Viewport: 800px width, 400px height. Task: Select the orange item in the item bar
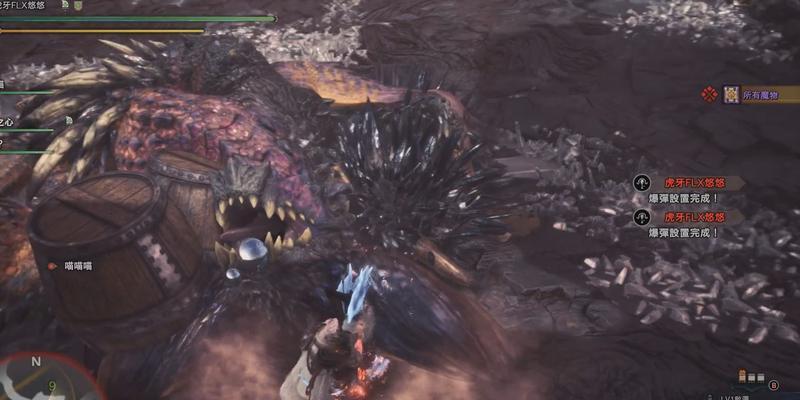point(743,377)
